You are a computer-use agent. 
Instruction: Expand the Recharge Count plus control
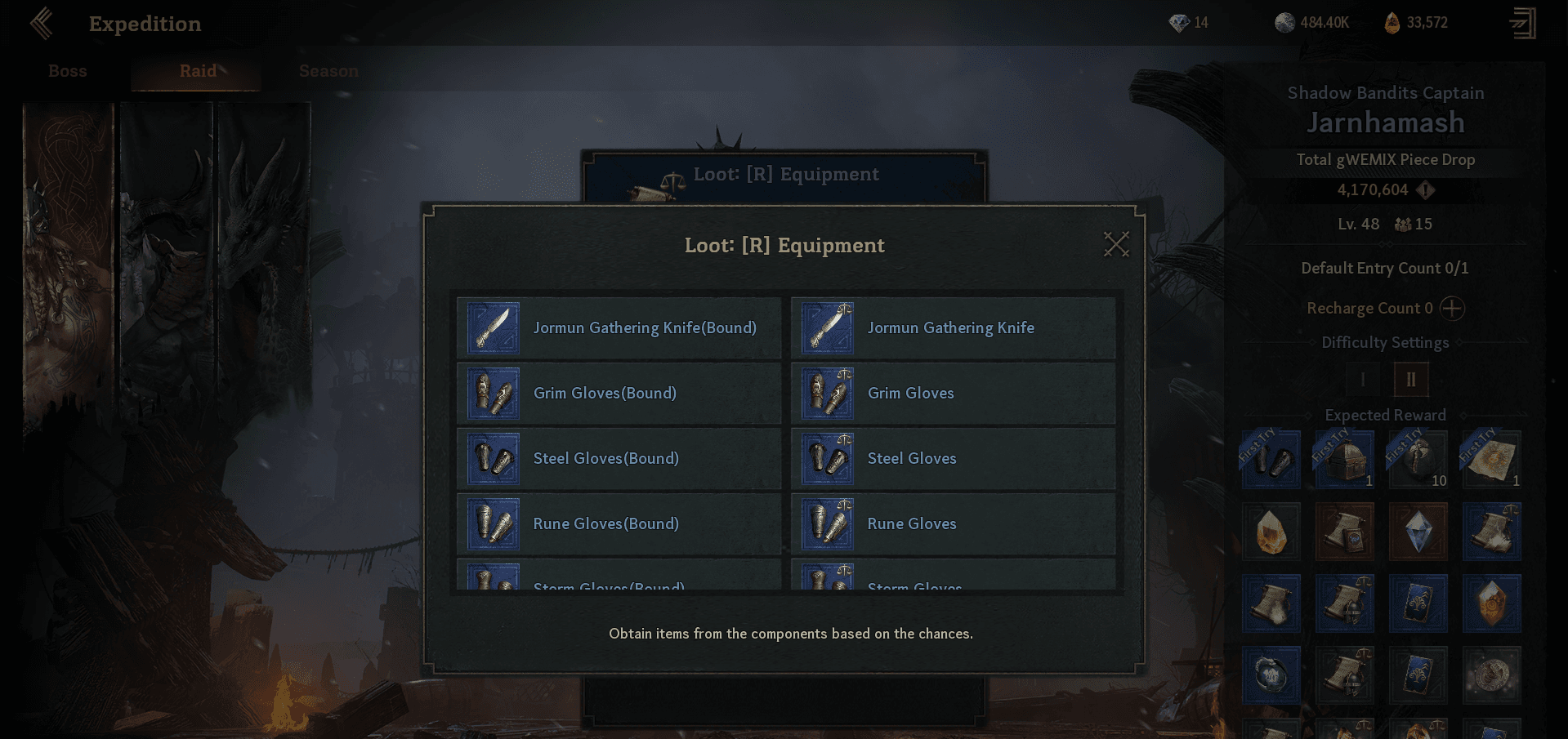click(x=1452, y=309)
